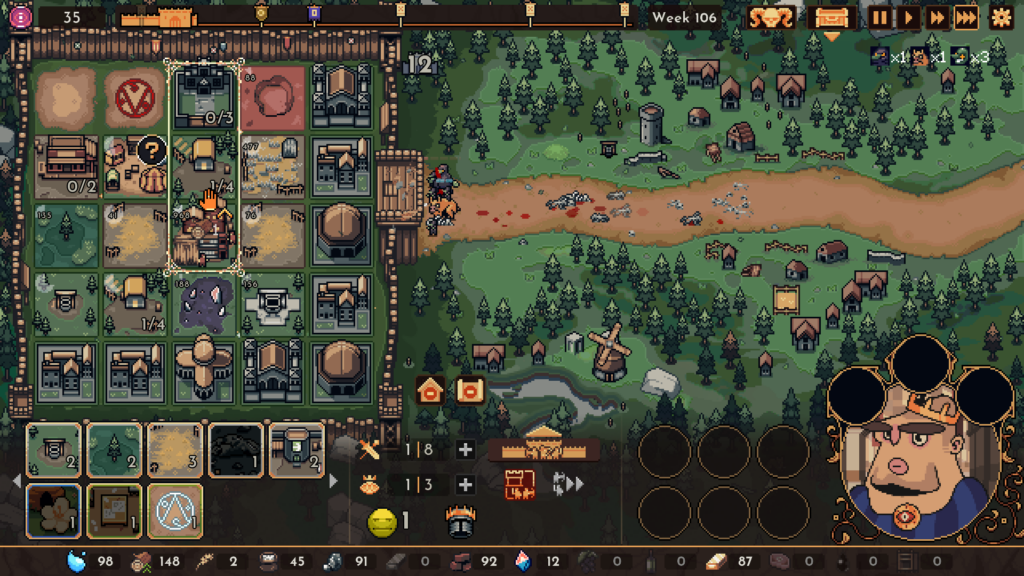Increase the crowned unit count with plus
This screenshot has width=1024, height=576.
pos(465,485)
